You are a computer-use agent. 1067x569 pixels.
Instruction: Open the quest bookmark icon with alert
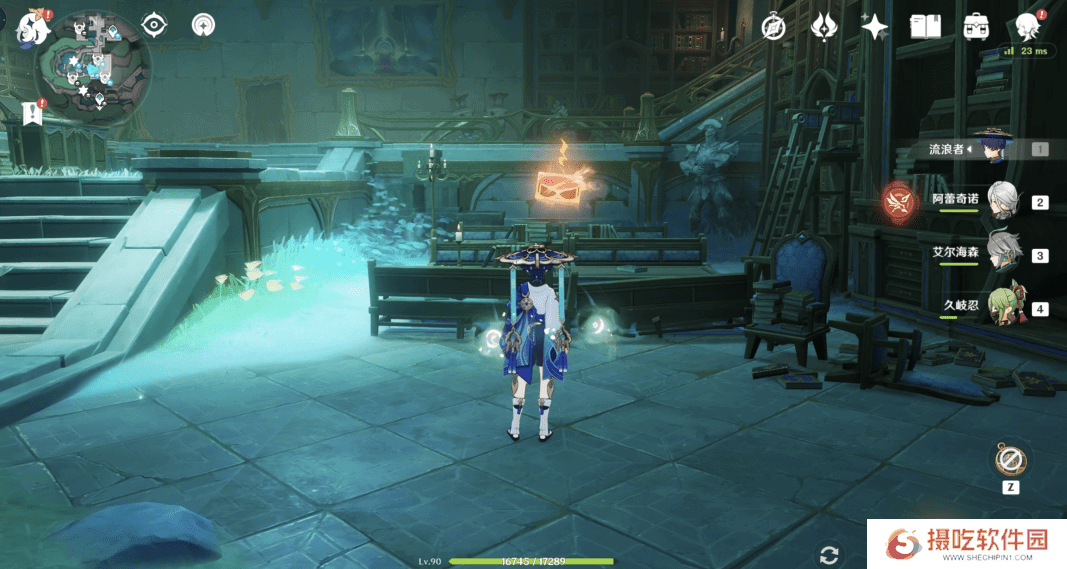[x=33, y=112]
